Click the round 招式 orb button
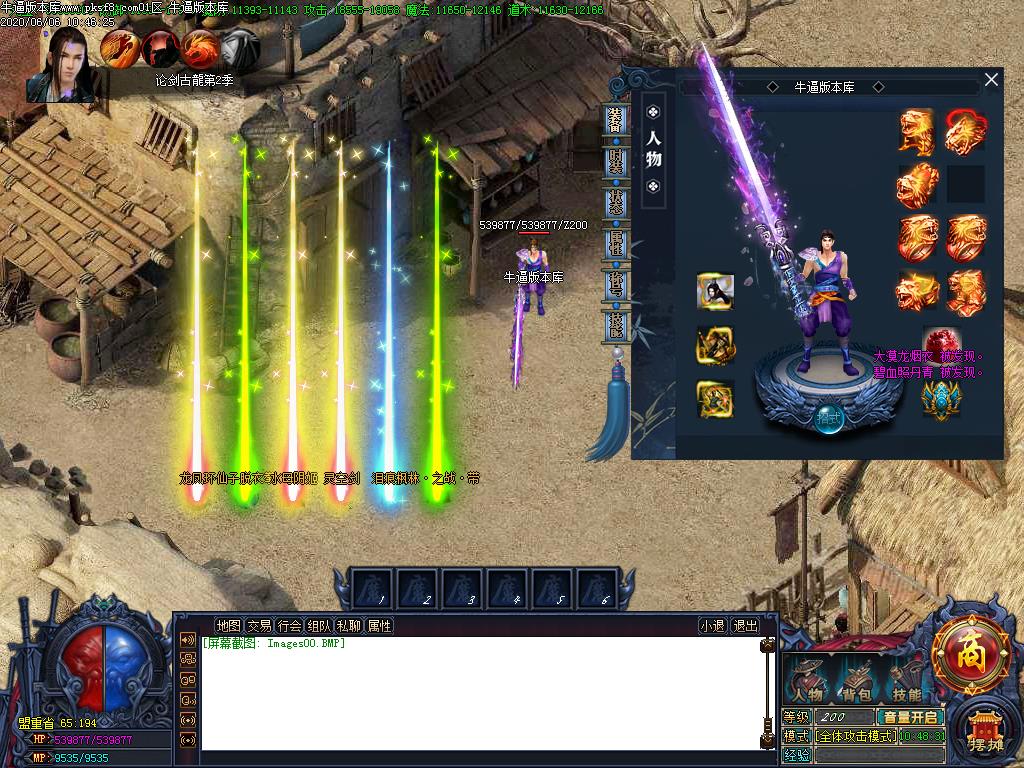The width and height of the screenshot is (1024, 768). pos(828,416)
